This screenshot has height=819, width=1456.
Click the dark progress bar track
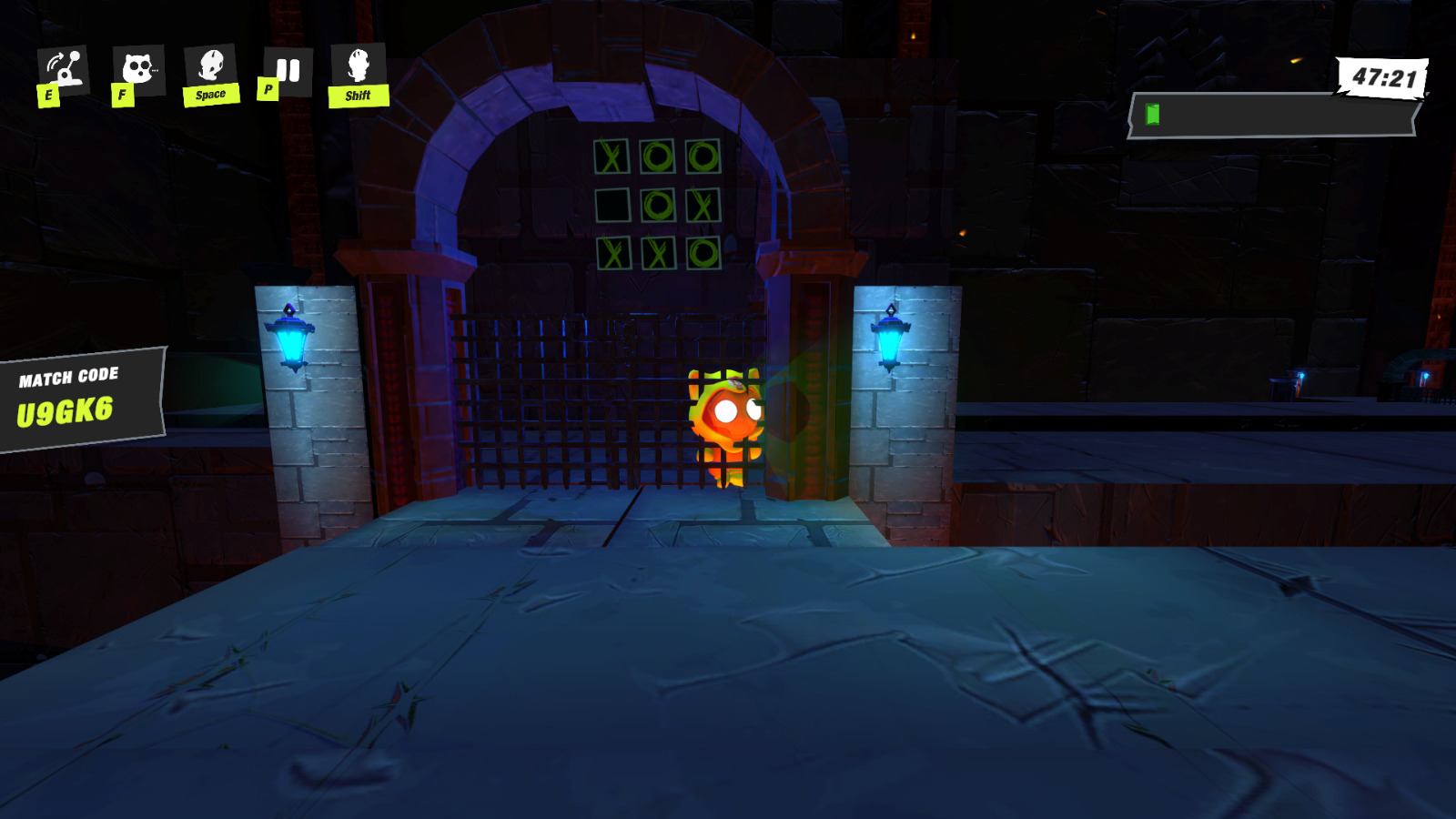[1274, 116]
